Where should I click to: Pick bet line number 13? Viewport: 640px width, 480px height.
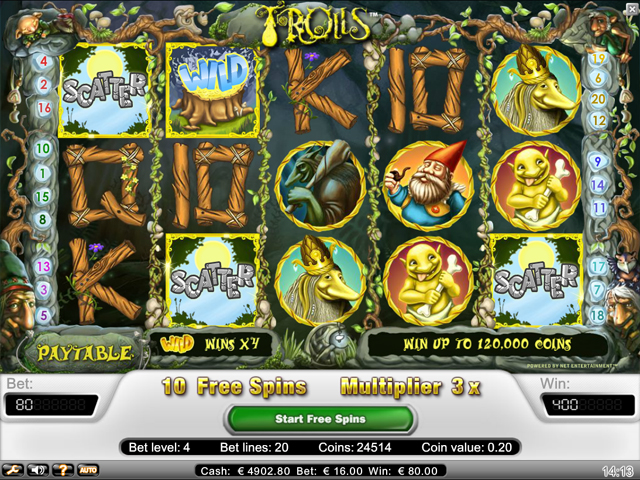[43, 266]
